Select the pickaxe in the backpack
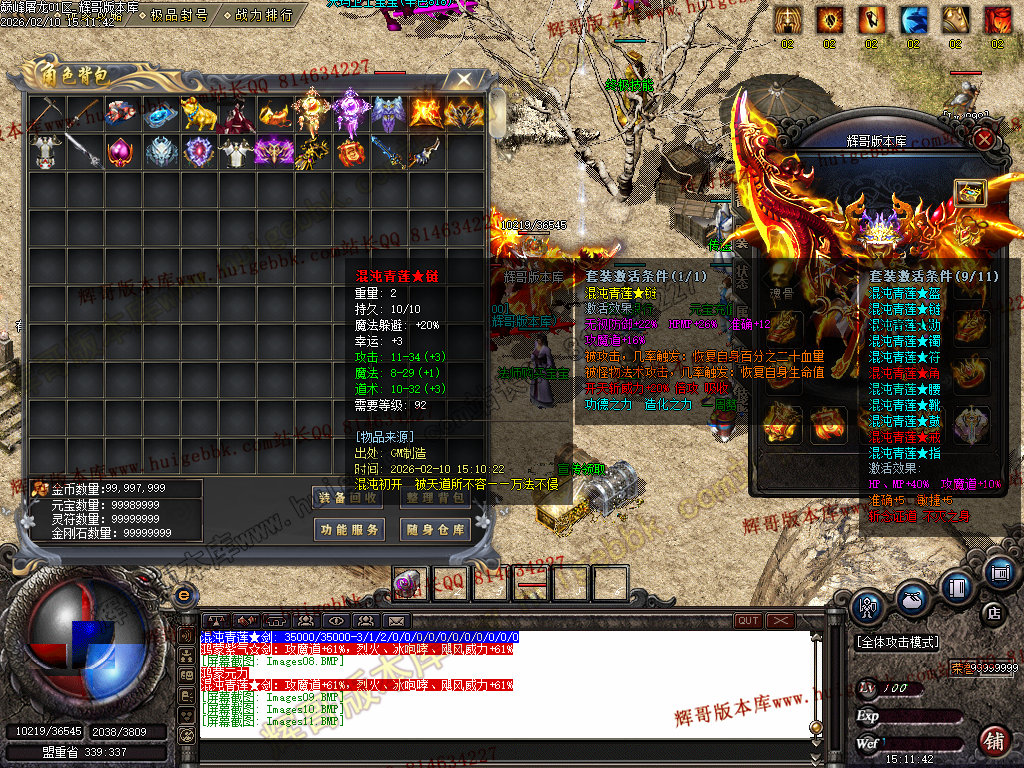 (46, 114)
